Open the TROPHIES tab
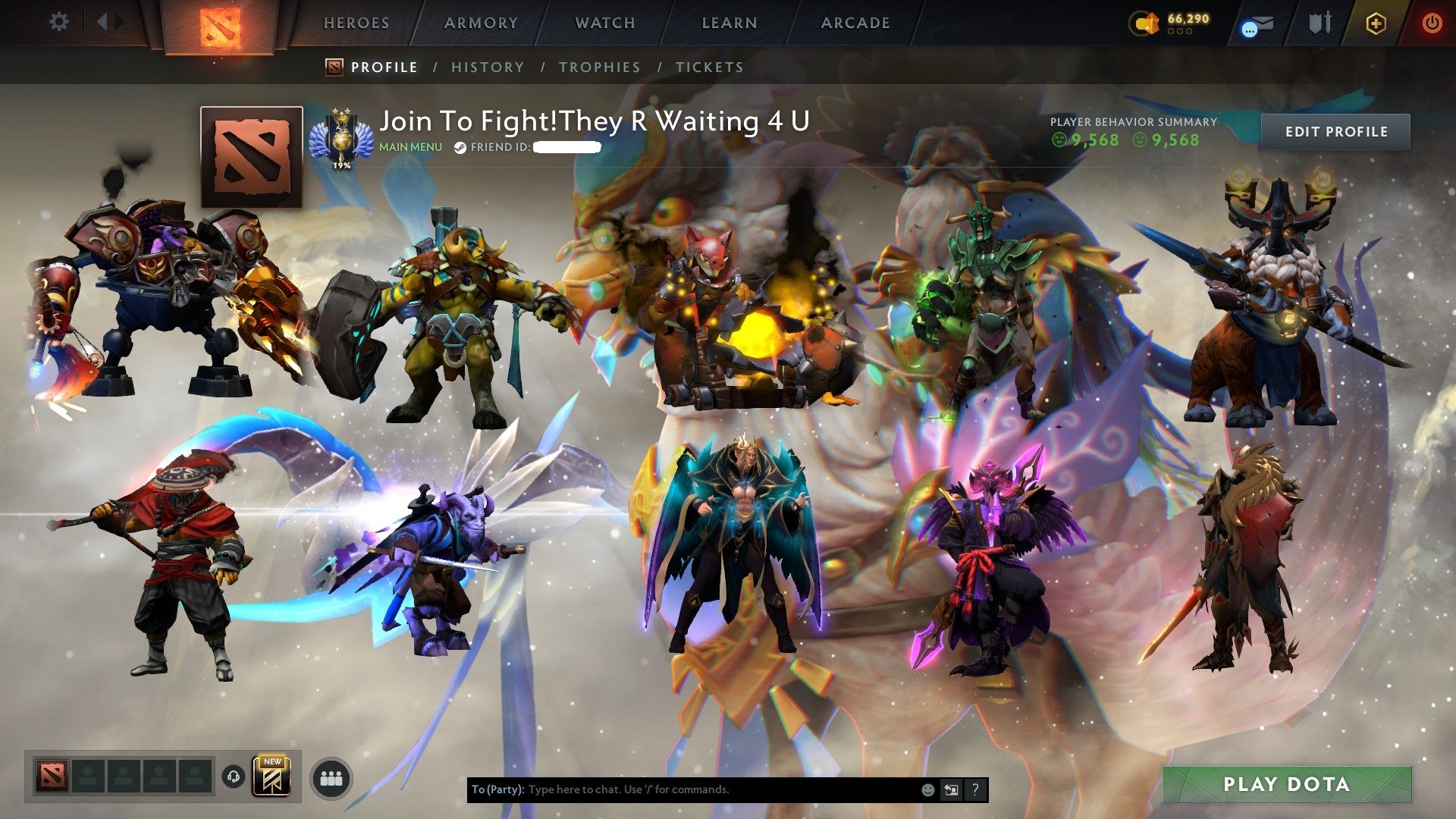 600,67
